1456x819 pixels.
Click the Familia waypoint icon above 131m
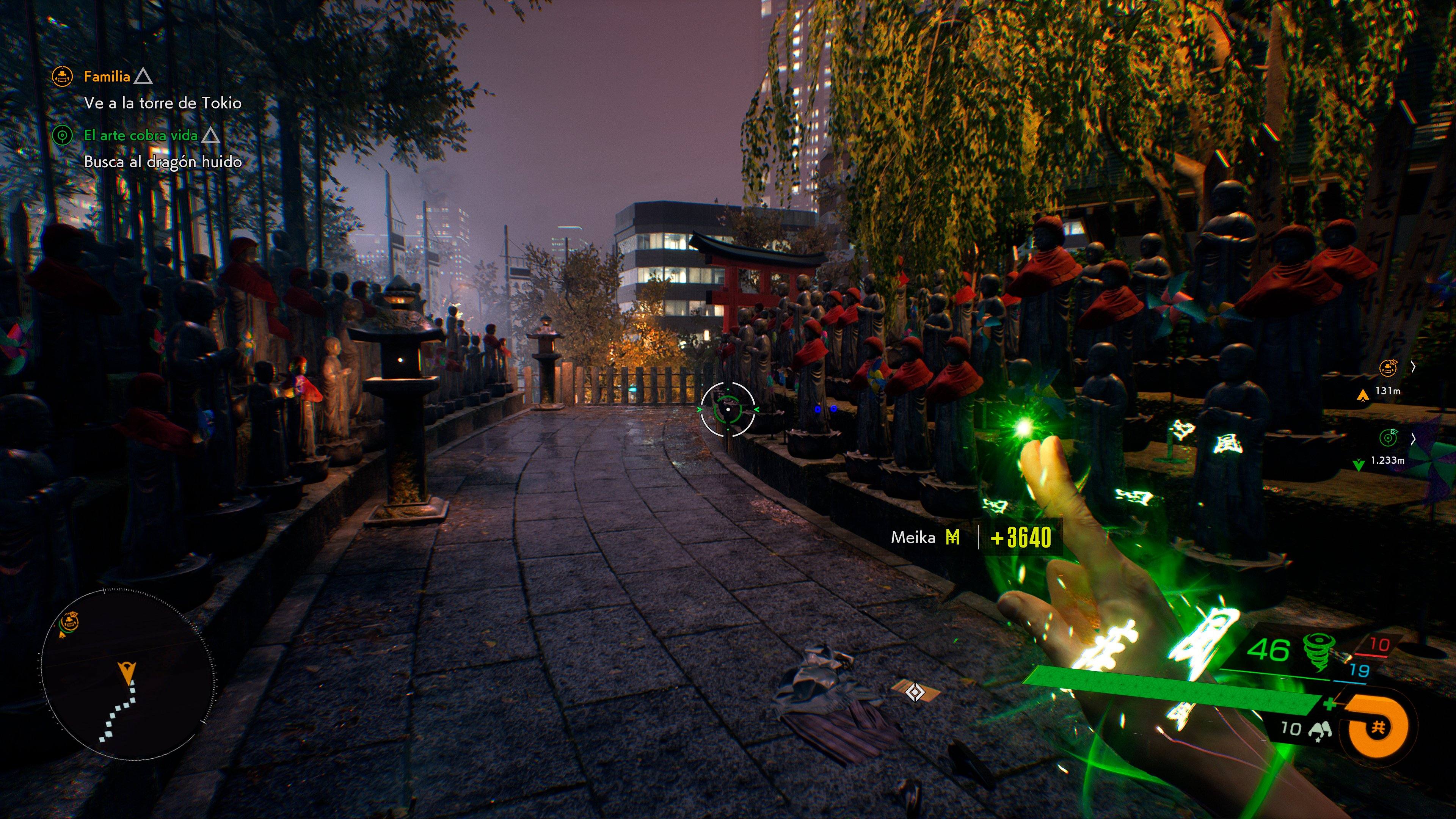(x=1388, y=368)
